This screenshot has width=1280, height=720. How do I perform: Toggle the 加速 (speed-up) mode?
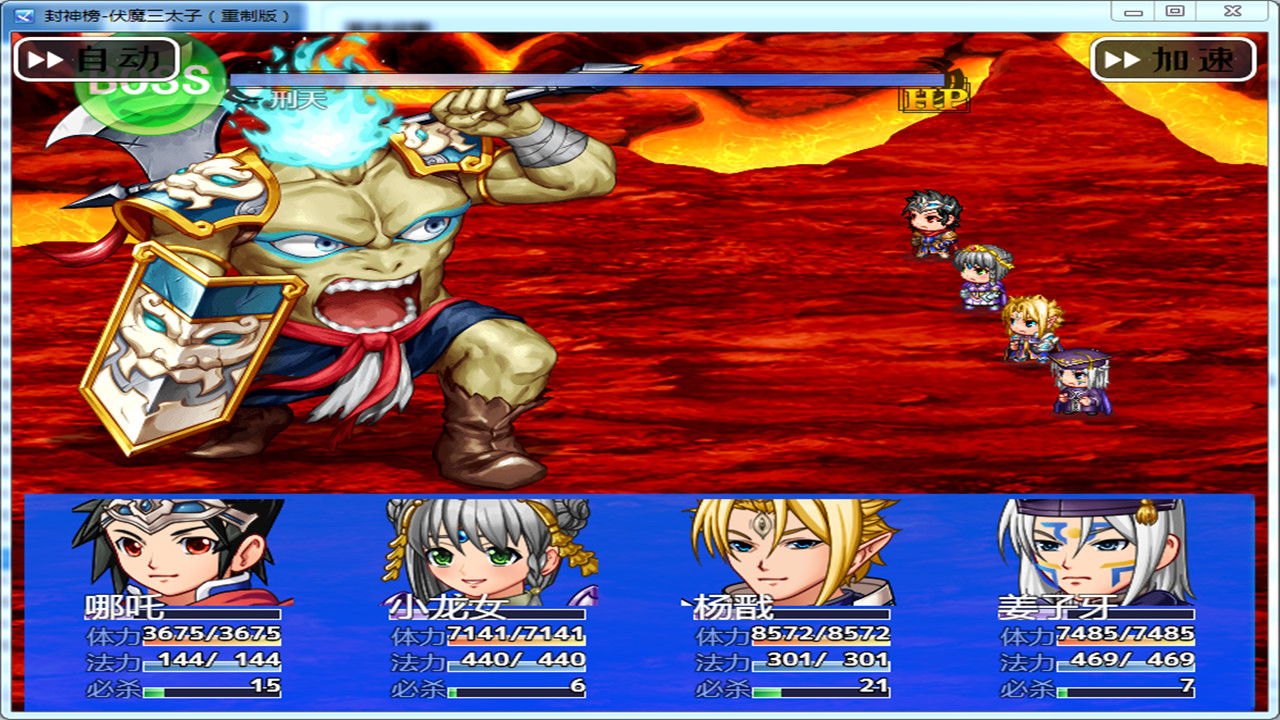click(x=1175, y=58)
